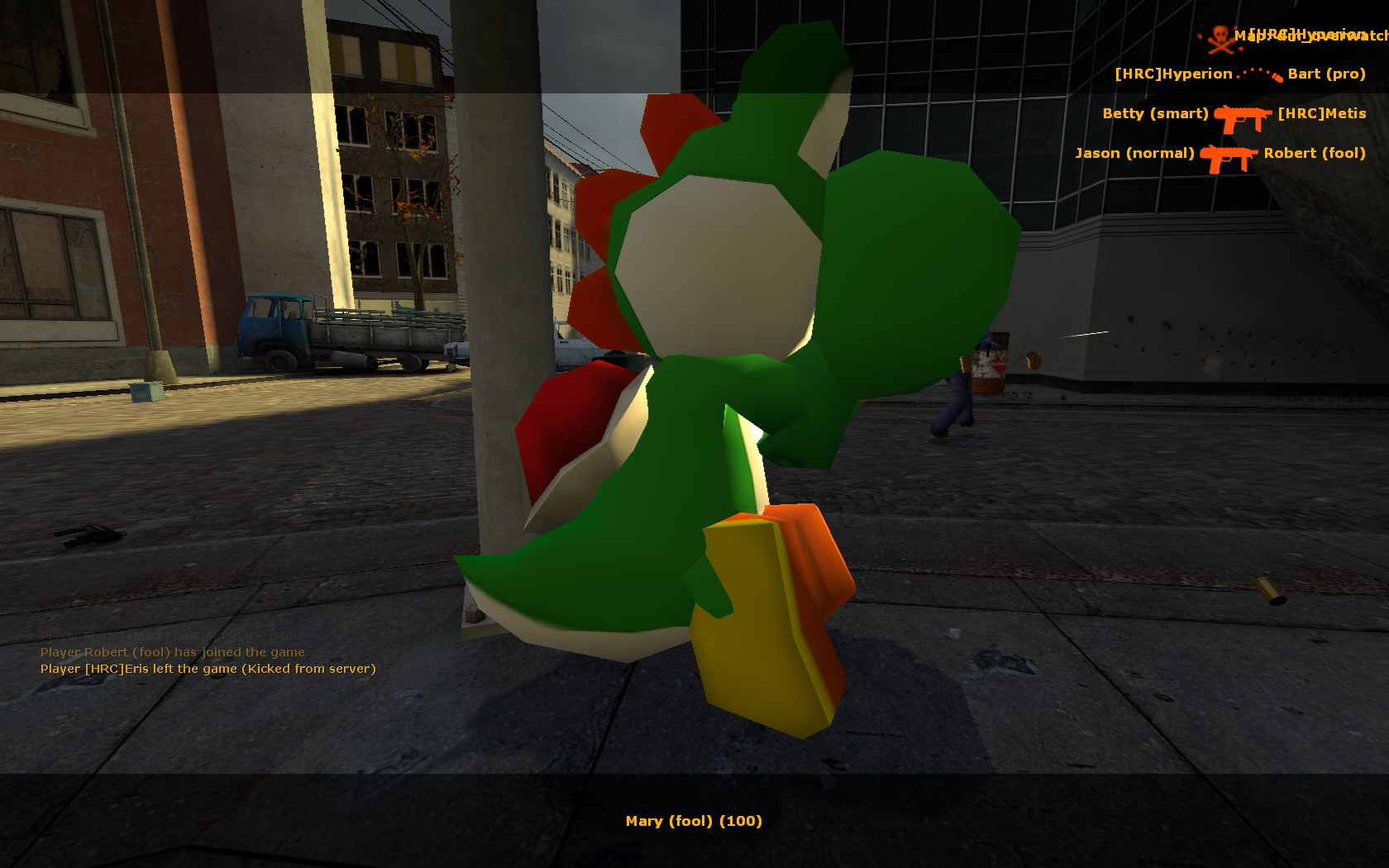Toggle the Betty (smart) name highlight
This screenshot has width=1389, height=868.
(x=1156, y=113)
